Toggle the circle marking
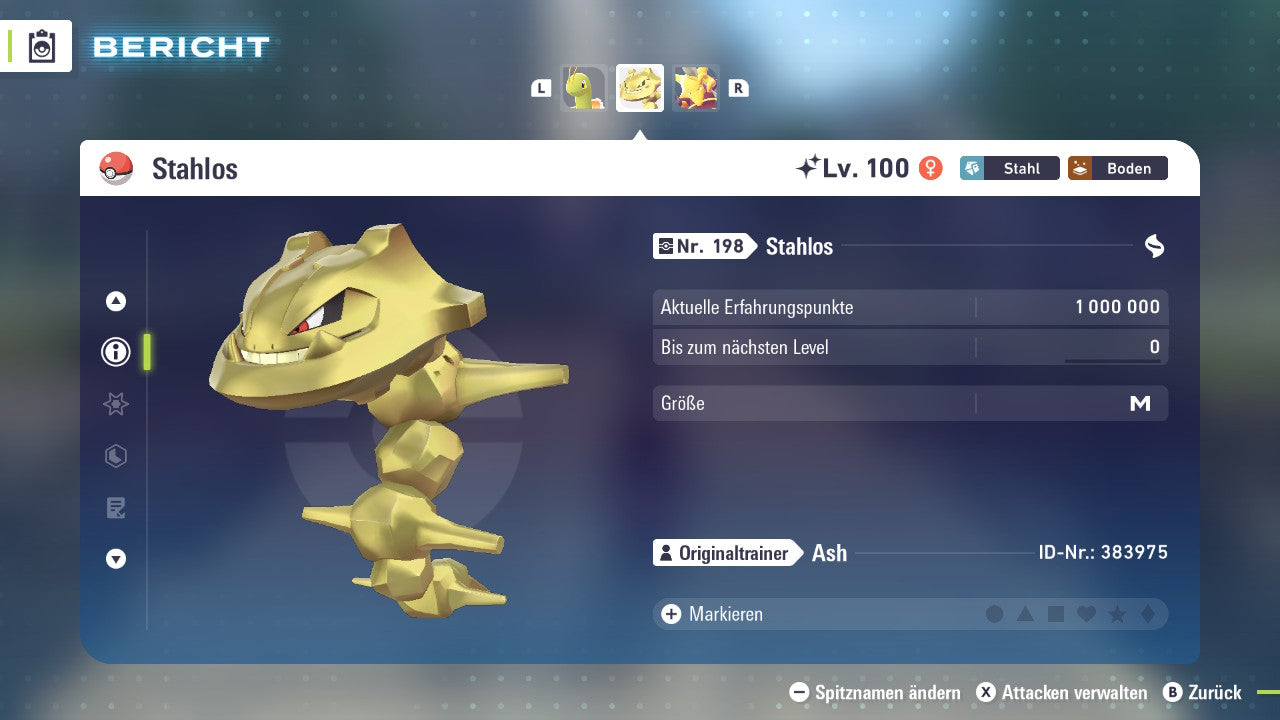 point(995,613)
